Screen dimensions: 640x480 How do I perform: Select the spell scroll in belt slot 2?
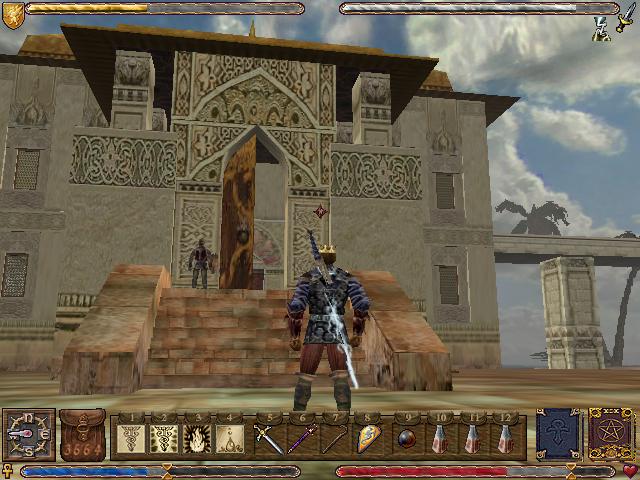[165, 438]
